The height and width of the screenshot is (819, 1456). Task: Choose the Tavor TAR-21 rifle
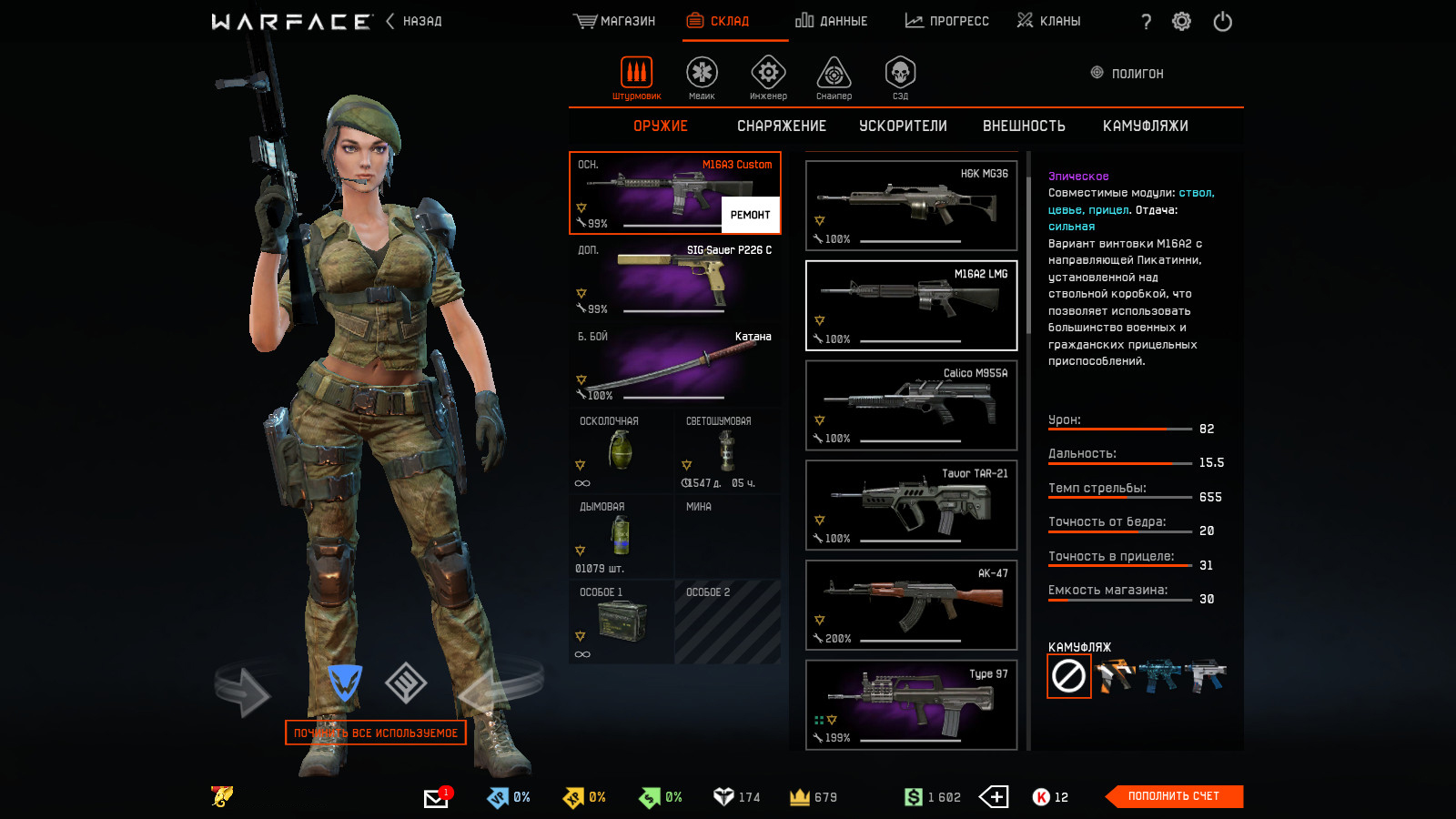click(x=911, y=504)
